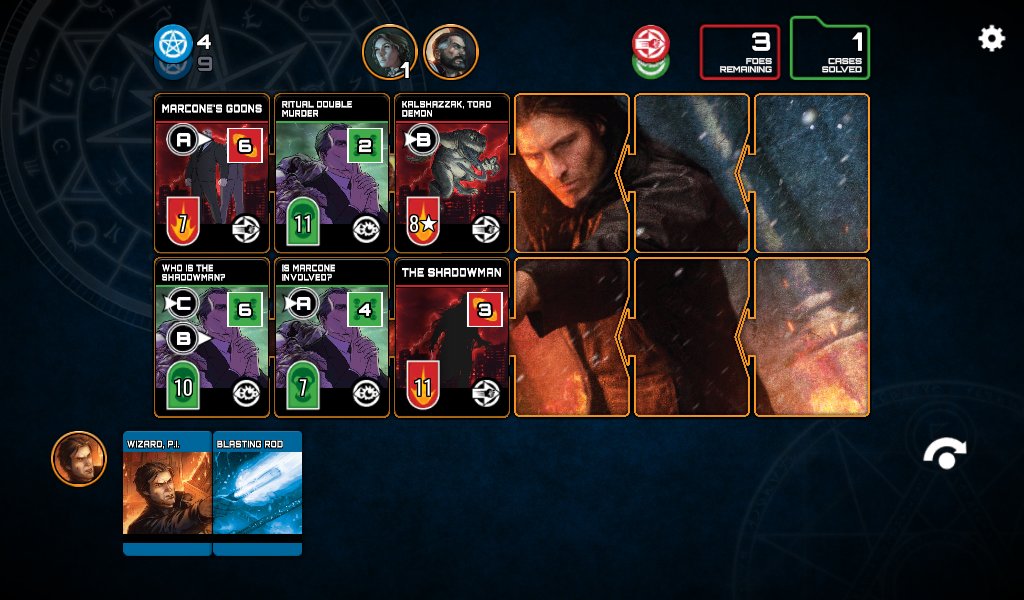Click the red and green token stack
This screenshot has height=600, width=1024.
tap(650, 52)
